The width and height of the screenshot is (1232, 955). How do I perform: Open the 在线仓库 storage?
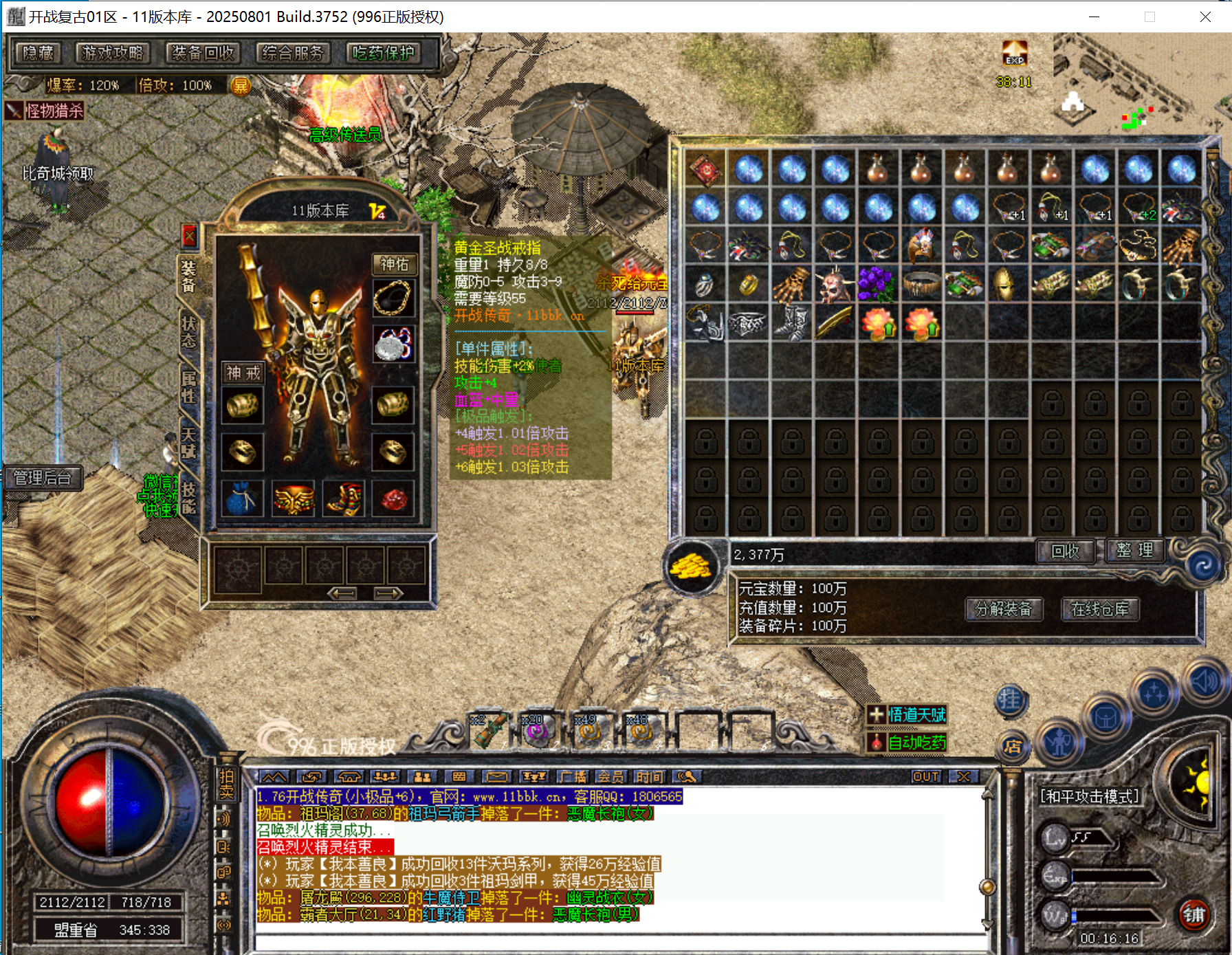tap(1100, 609)
